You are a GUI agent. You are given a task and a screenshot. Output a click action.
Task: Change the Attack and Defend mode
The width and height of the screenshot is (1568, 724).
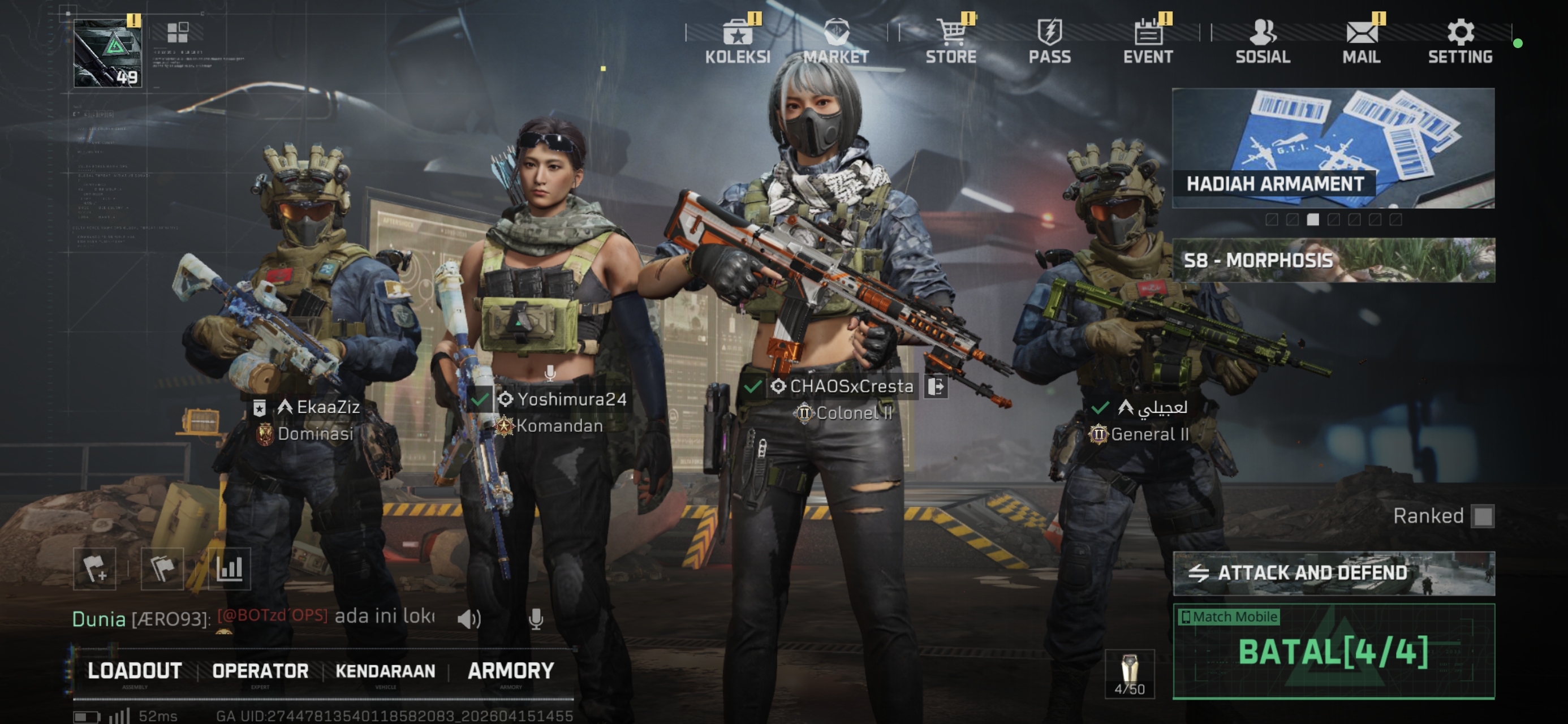point(1333,573)
